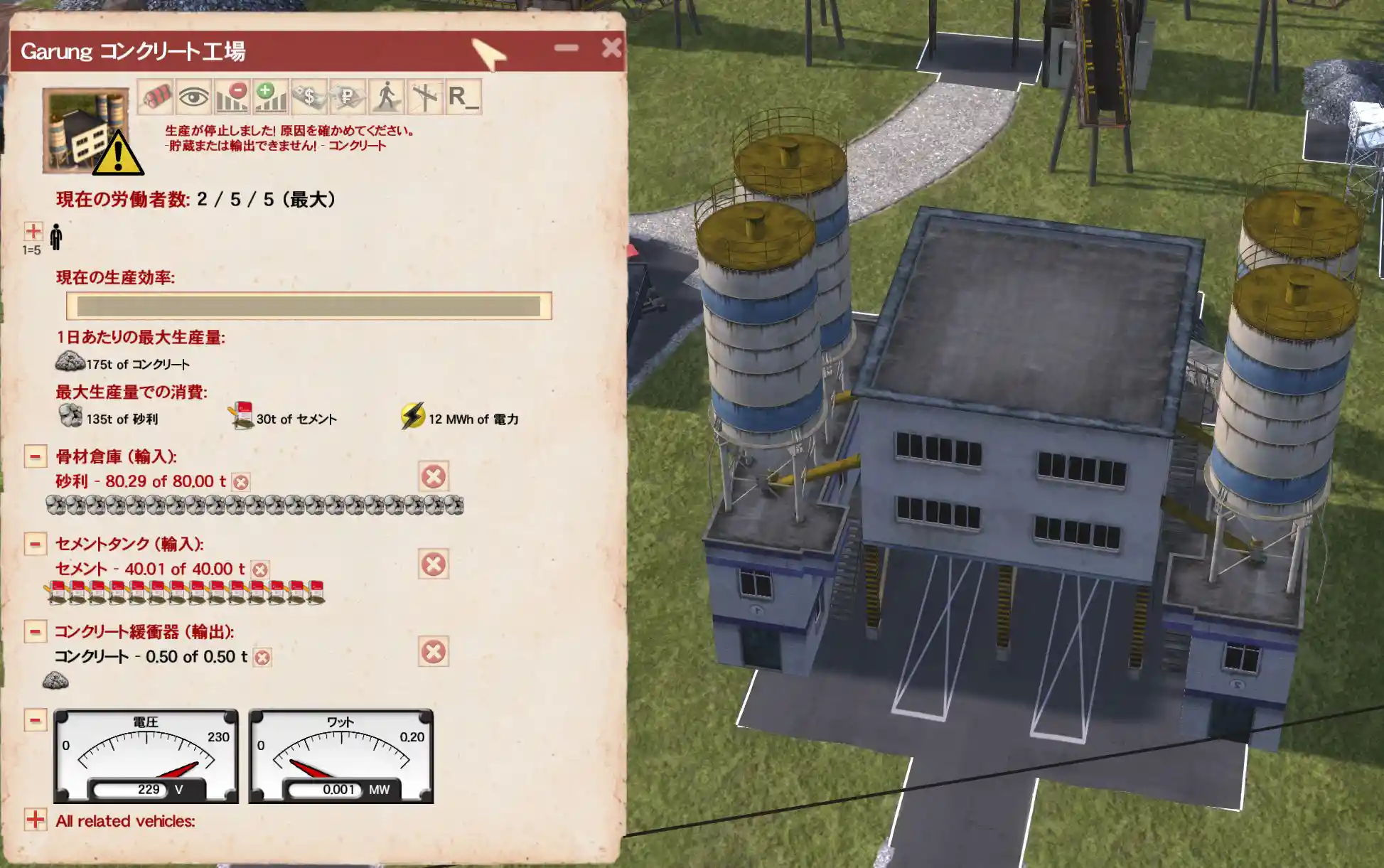Expand the All related vehicles list
This screenshot has width=1384, height=868.
35,820
